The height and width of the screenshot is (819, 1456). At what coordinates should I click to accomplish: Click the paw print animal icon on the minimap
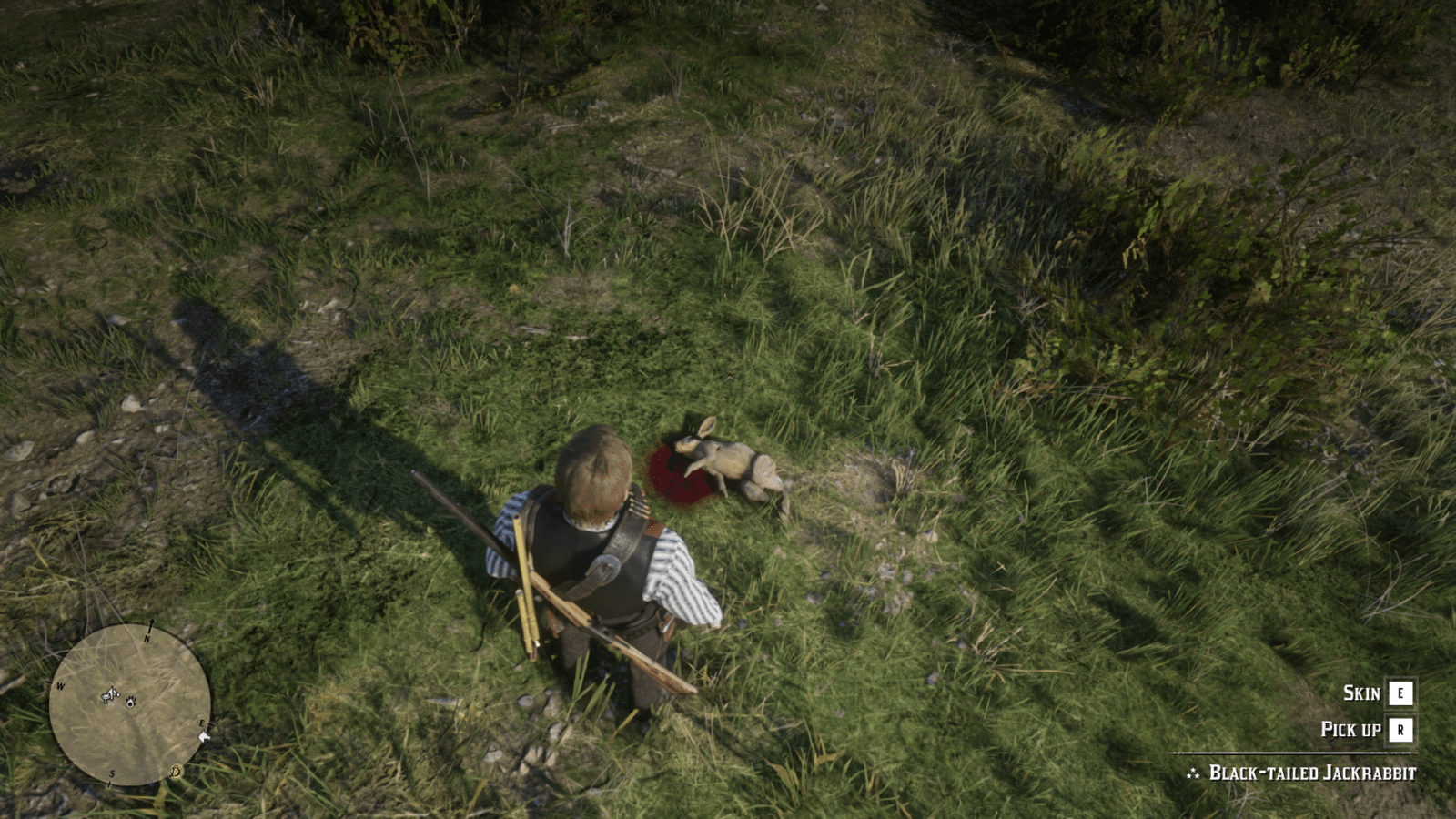coord(131,703)
